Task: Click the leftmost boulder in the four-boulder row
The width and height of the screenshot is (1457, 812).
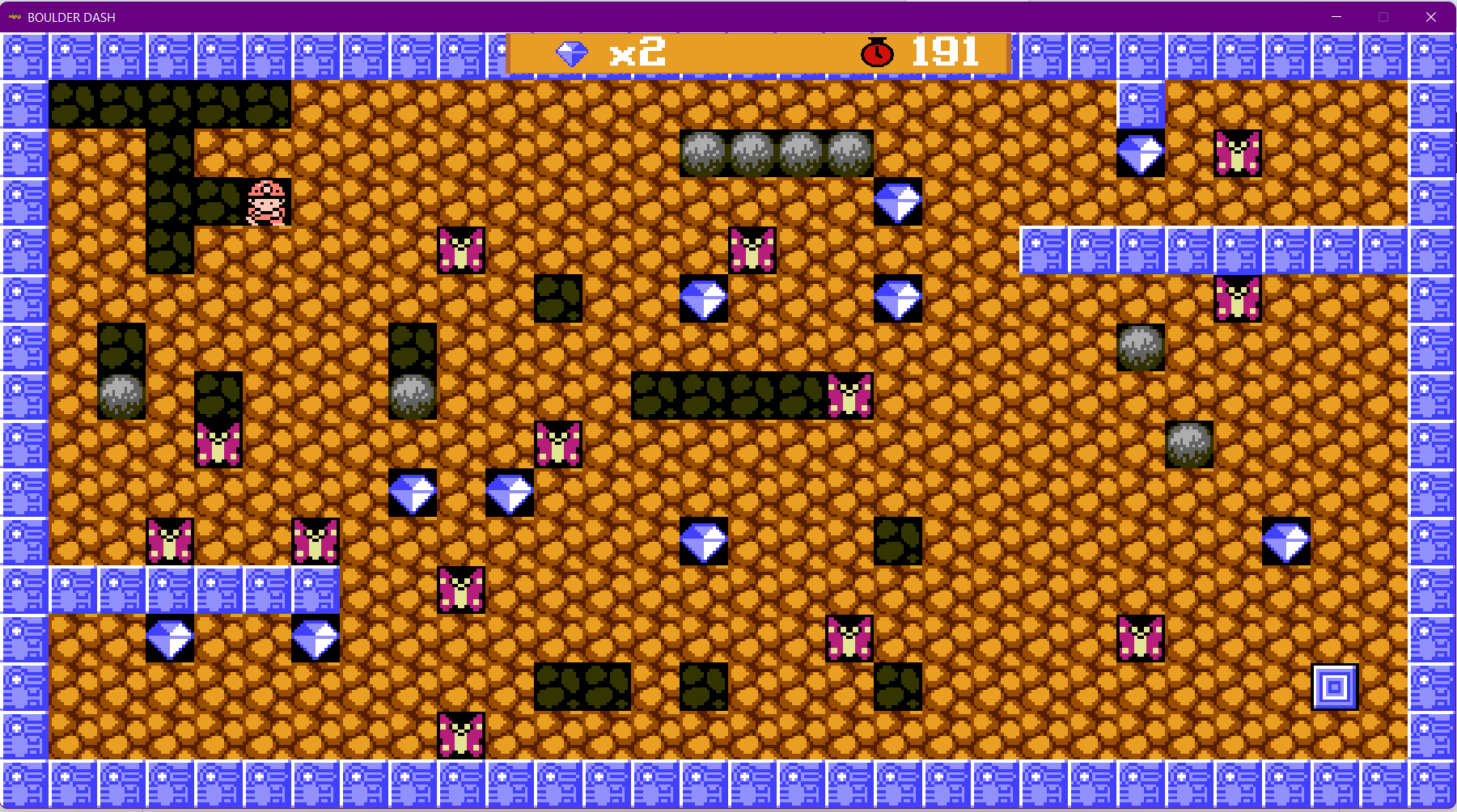Action: click(x=703, y=153)
